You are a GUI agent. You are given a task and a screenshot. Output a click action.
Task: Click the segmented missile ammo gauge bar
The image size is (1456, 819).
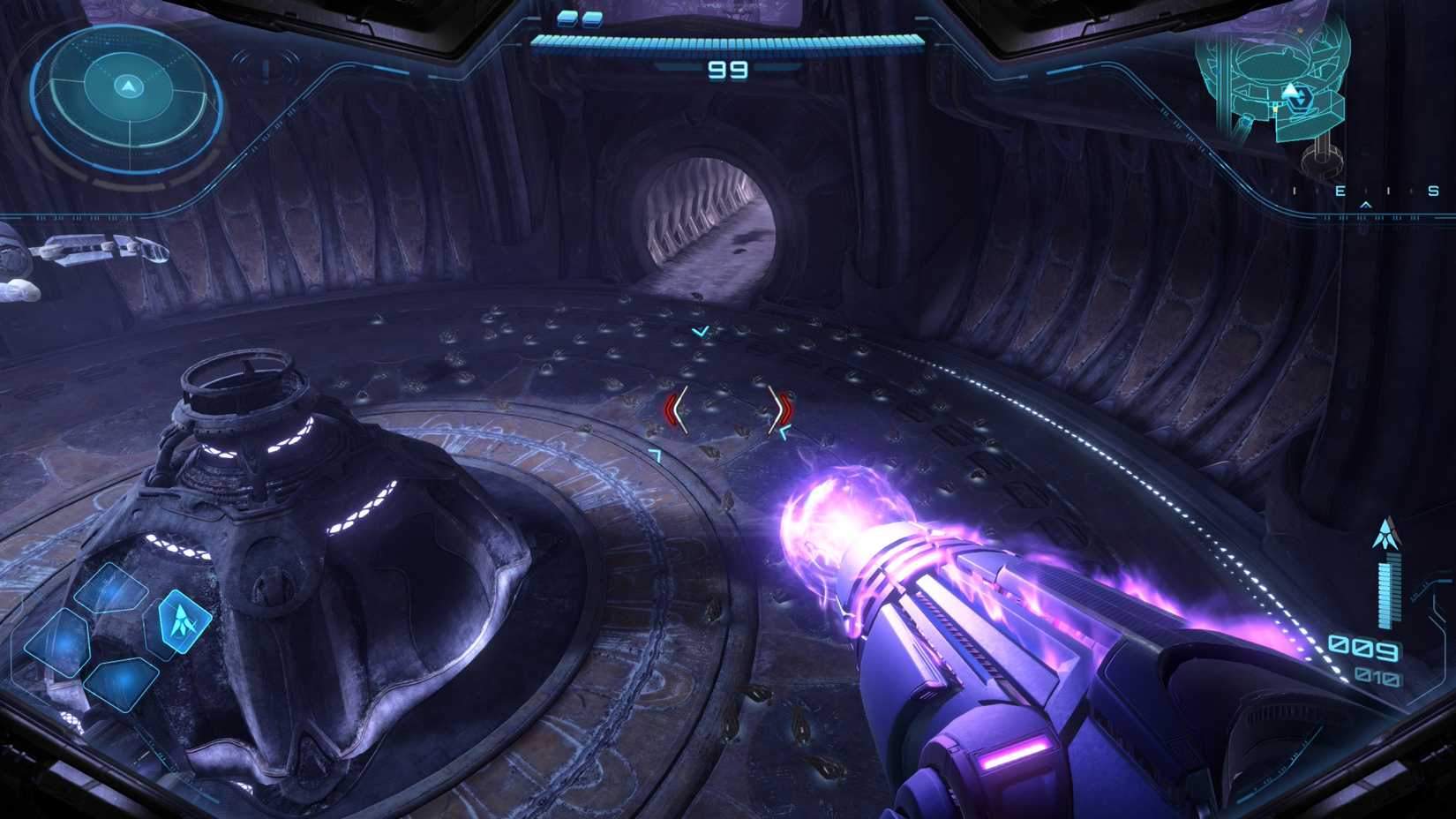(1387, 593)
